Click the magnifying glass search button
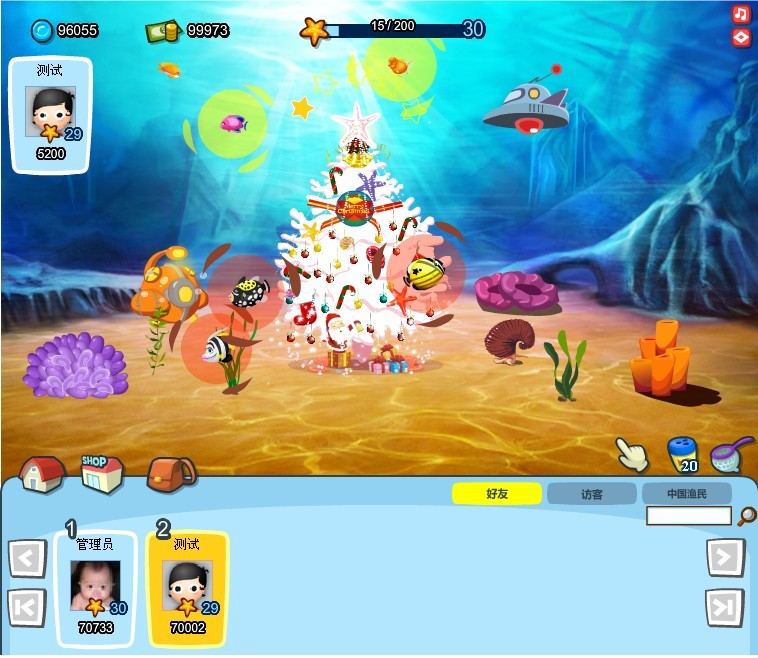 pos(746,516)
